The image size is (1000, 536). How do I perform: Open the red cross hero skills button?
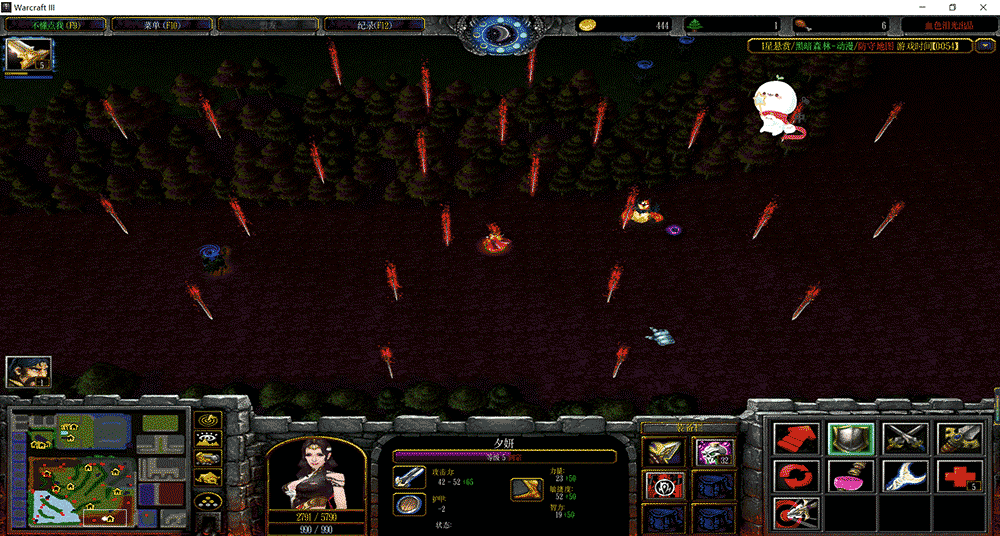(958, 476)
